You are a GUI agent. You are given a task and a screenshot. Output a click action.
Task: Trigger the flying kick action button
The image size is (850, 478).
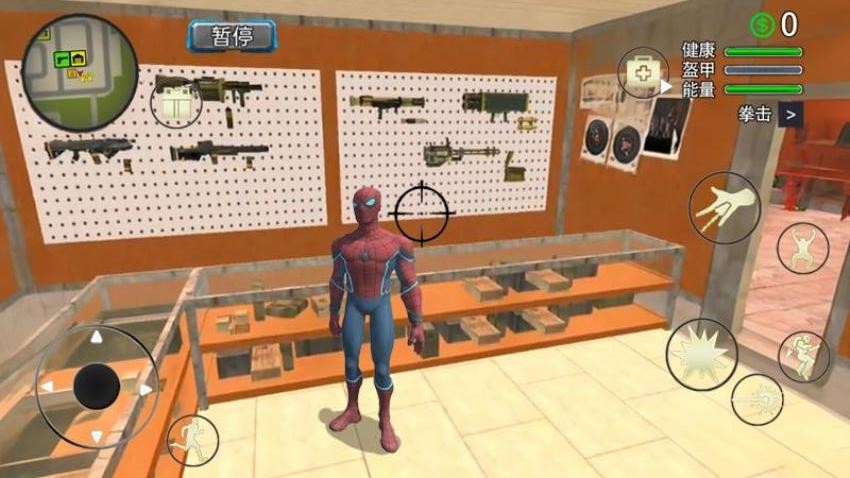pyautogui.click(x=803, y=356)
